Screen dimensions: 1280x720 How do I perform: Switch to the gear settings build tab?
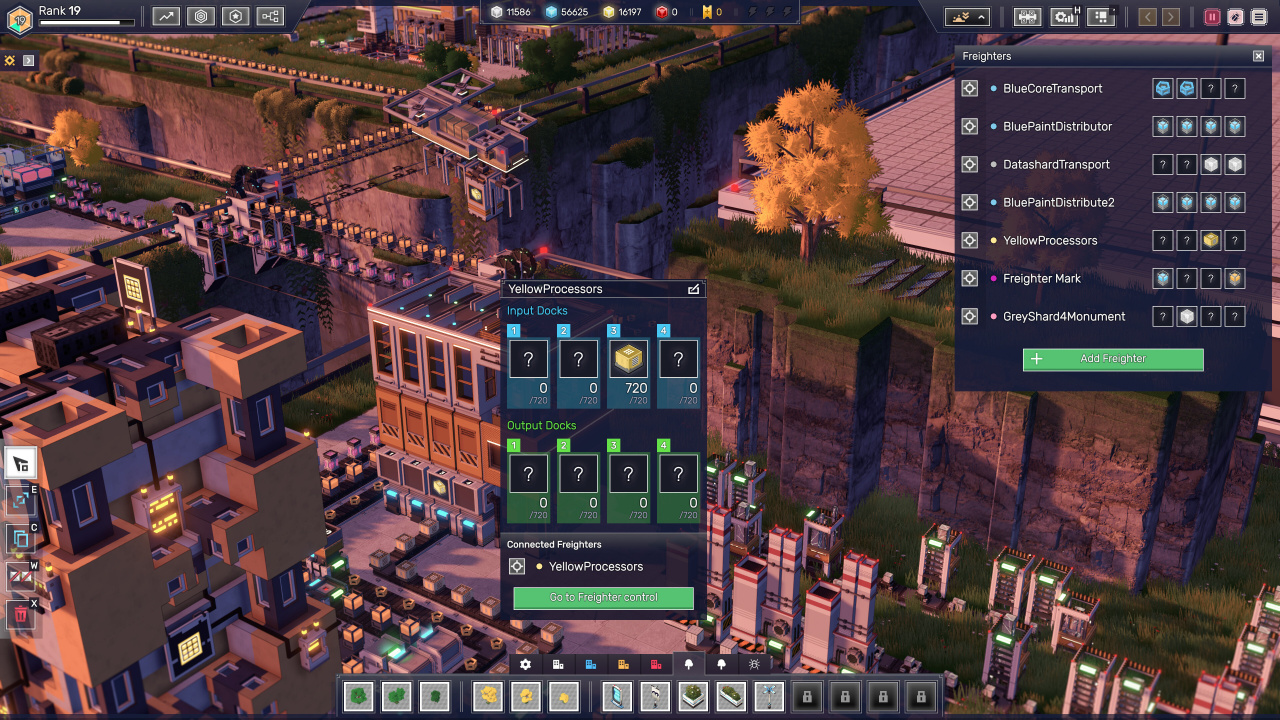[526, 664]
